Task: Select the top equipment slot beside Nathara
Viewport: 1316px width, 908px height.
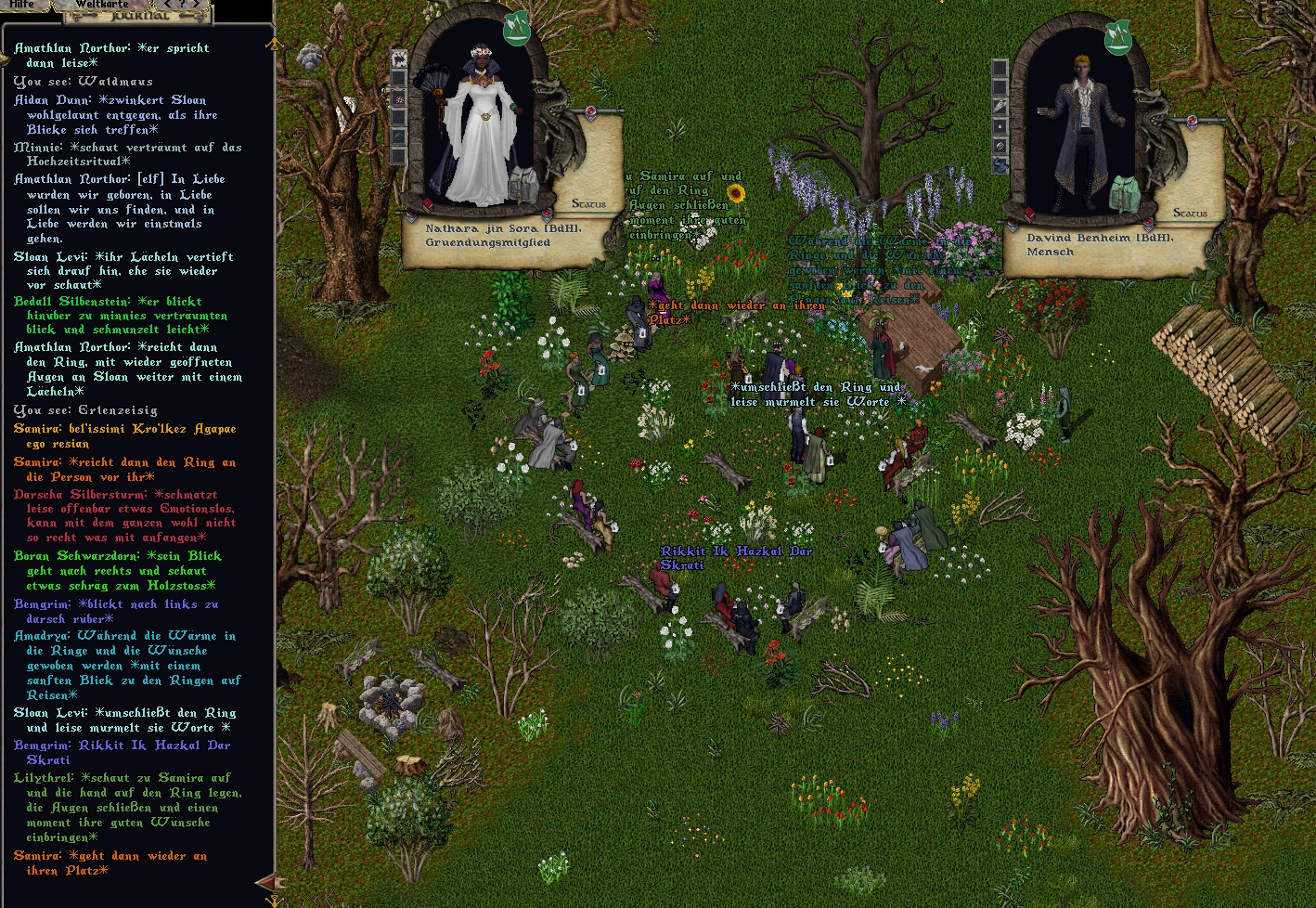Action: point(399,59)
